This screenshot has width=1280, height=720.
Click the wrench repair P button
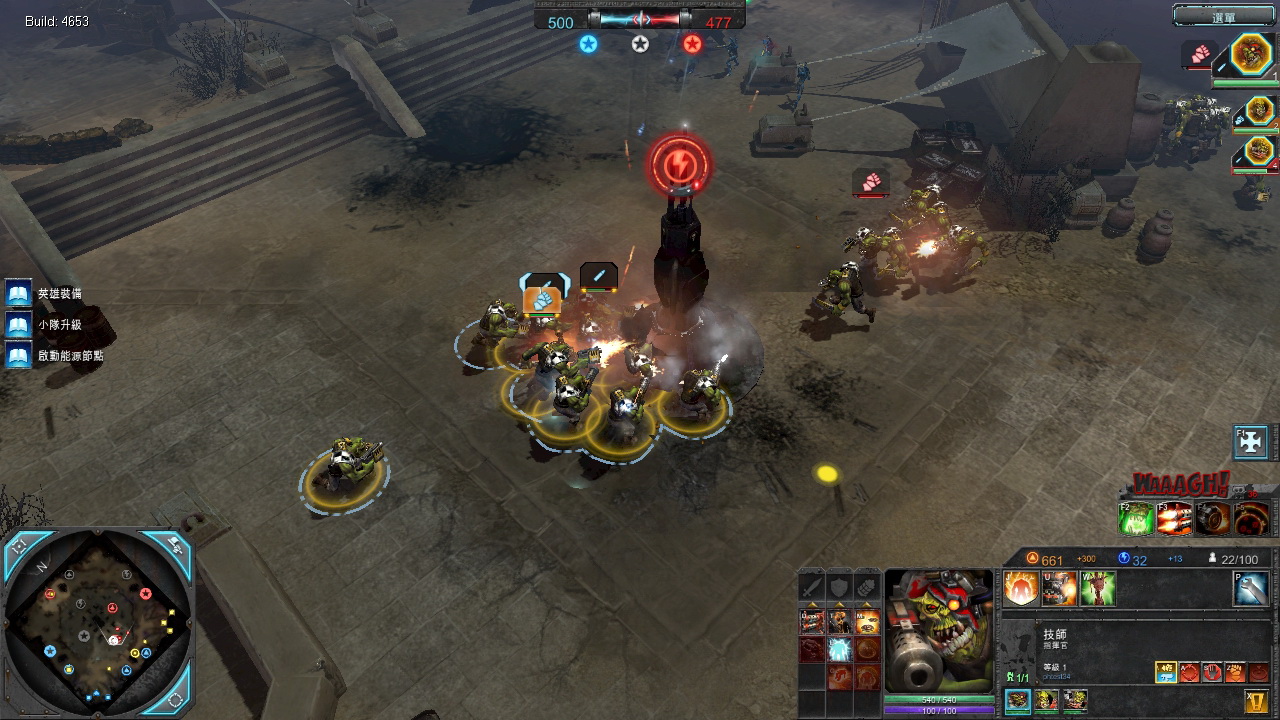1251,589
